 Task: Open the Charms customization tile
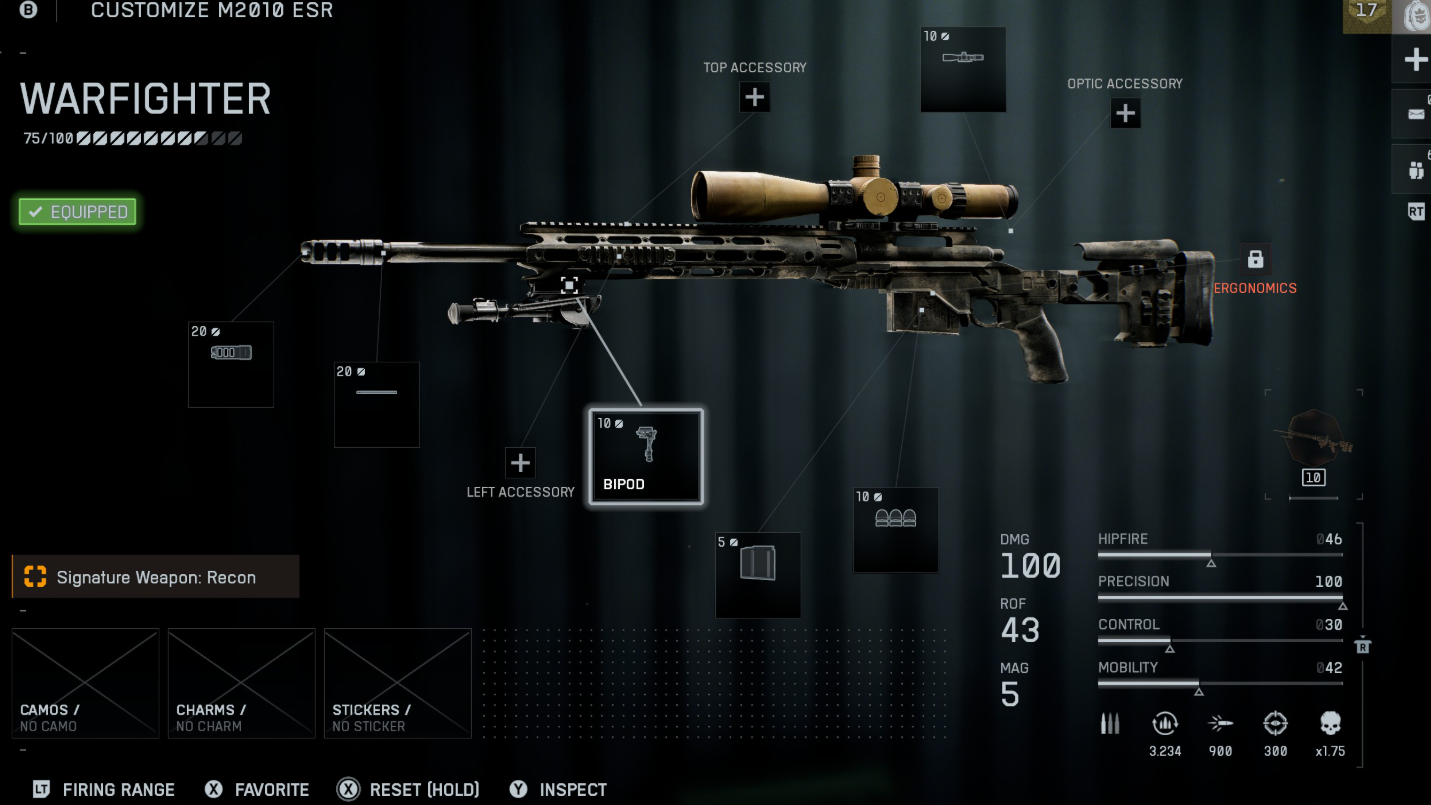(242, 683)
